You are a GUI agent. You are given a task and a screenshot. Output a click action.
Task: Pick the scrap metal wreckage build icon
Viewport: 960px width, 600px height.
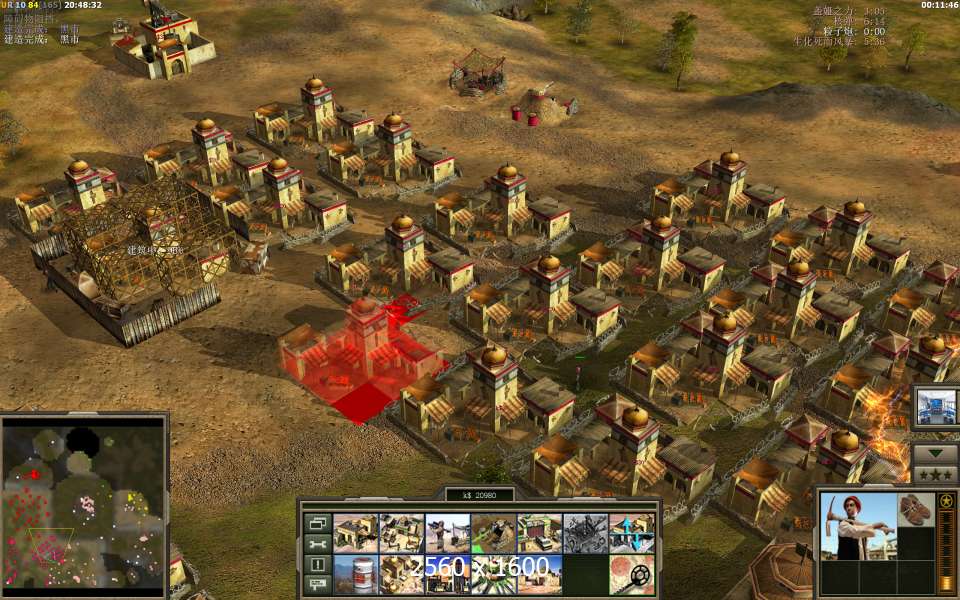click(585, 533)
